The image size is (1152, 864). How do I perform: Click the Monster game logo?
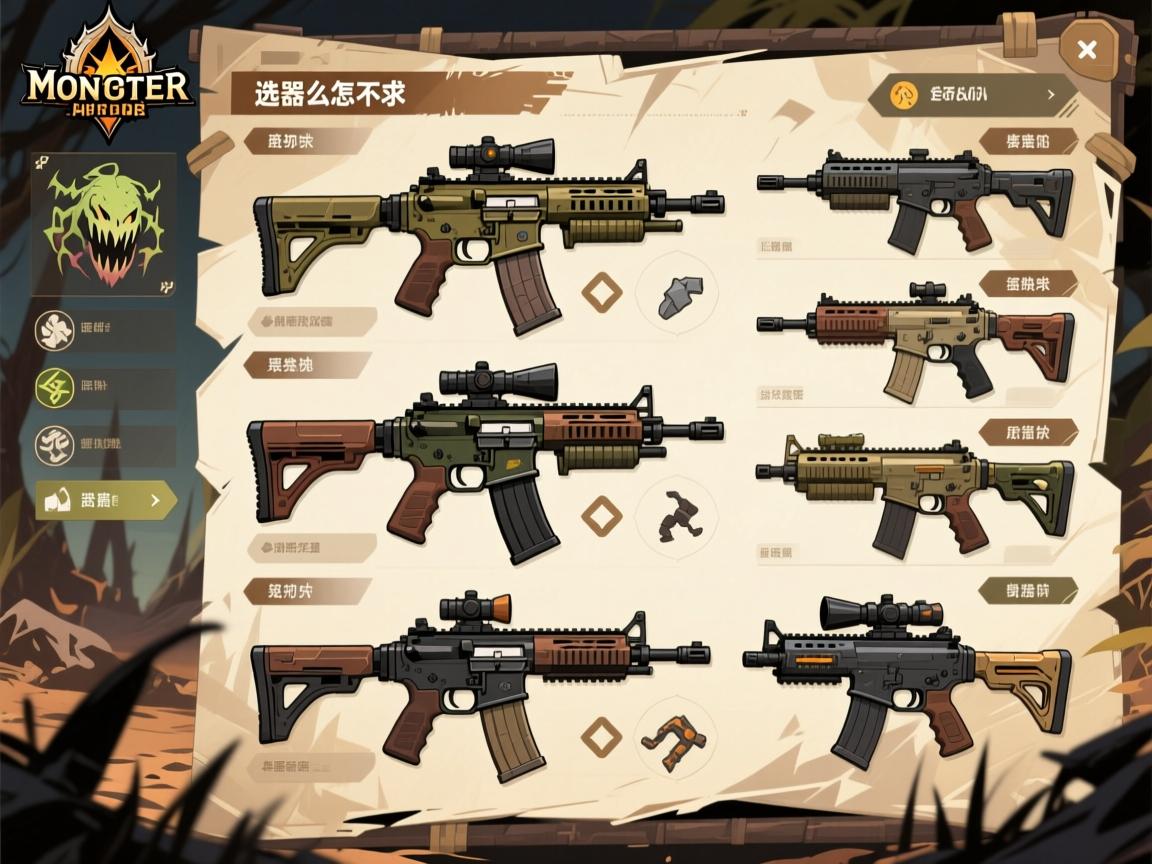click(x=108, y=82)
